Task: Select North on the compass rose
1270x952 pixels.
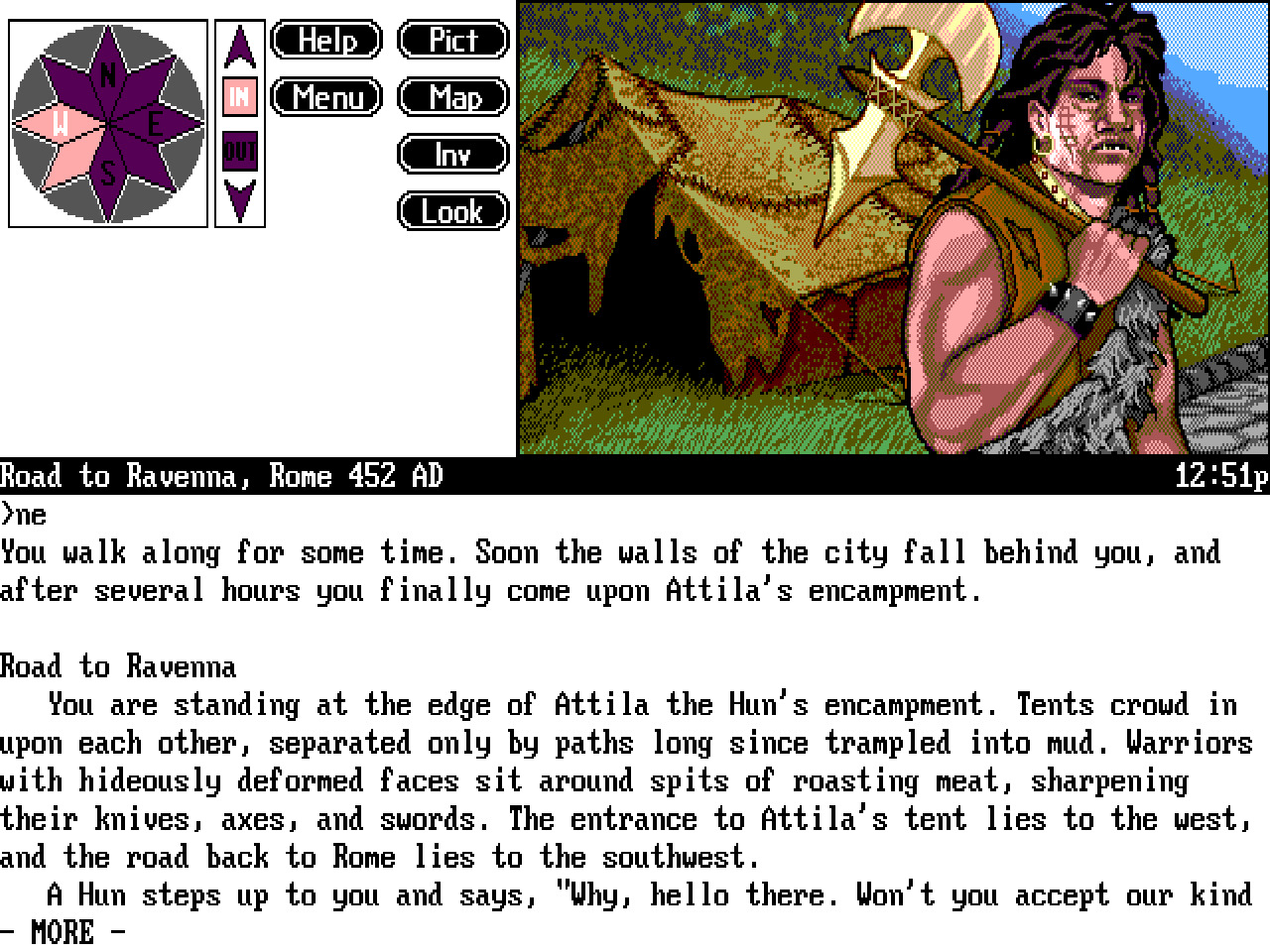Action: (x=107, y=71)
